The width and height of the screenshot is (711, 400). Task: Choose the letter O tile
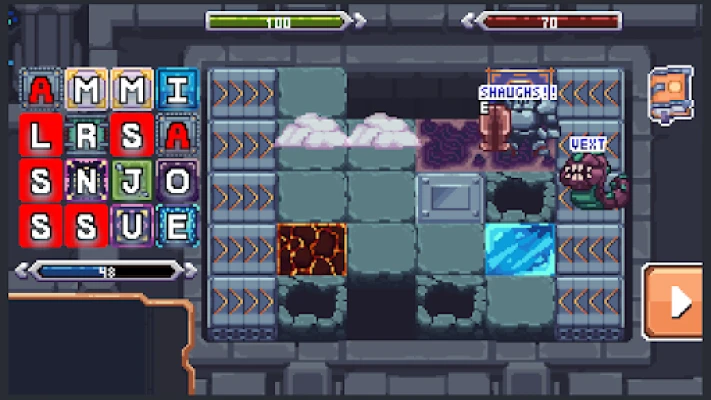click(177, 181)
